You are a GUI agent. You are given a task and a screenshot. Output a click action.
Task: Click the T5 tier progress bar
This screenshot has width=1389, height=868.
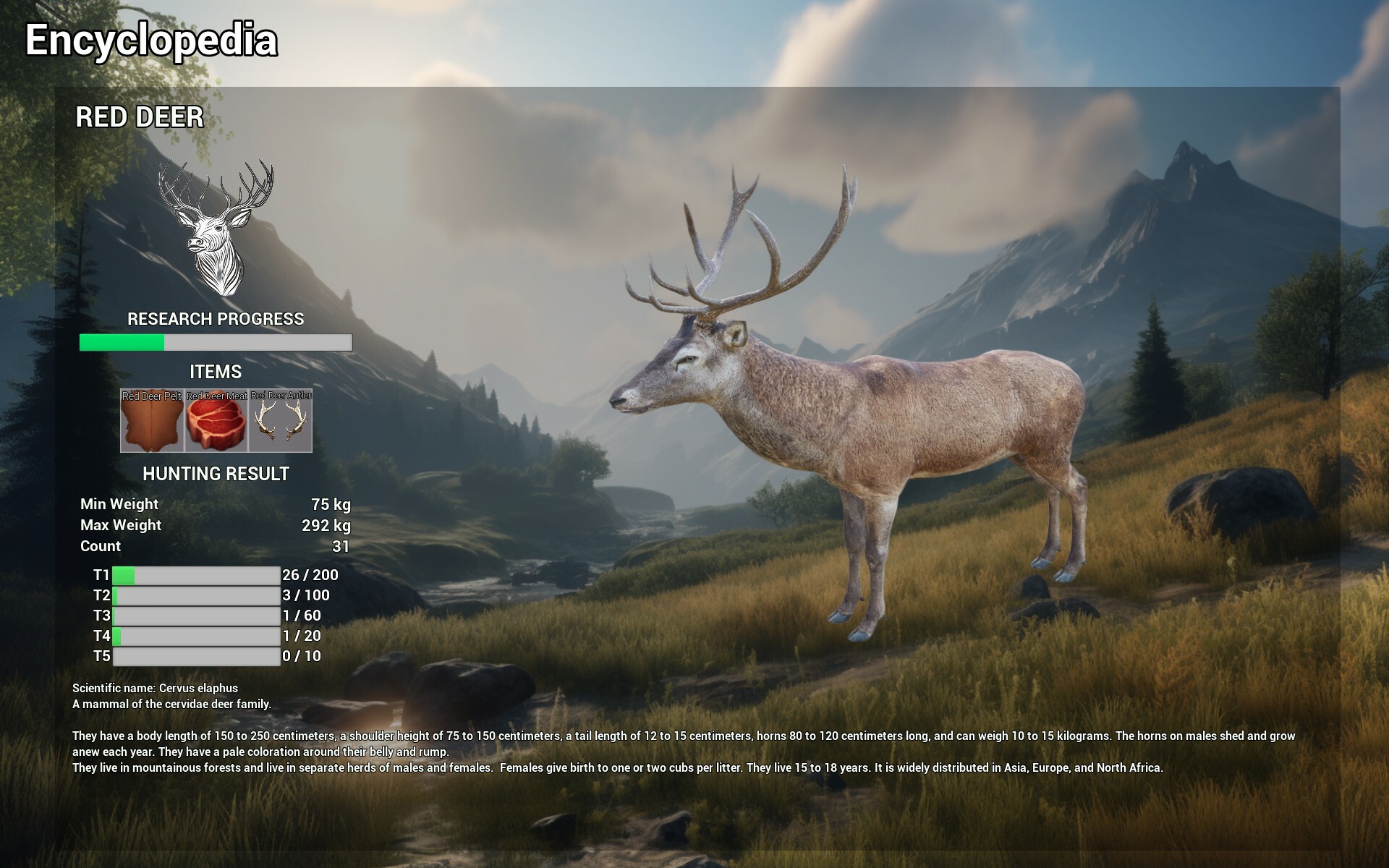(197, 657)
